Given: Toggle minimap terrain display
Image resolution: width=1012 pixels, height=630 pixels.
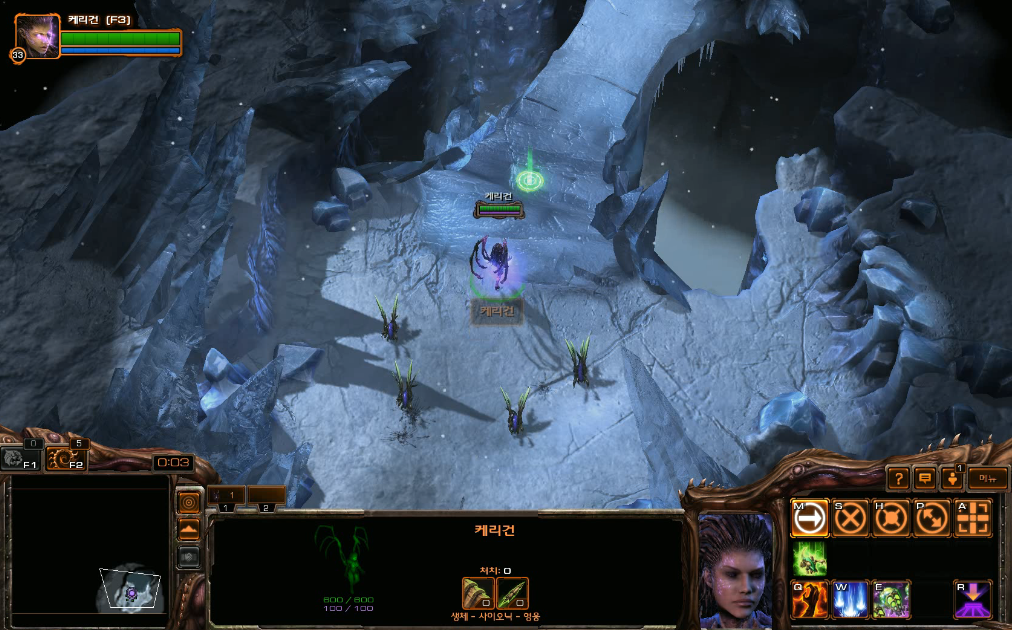Looking at the screenshot, I should click(x=188, y=529).
